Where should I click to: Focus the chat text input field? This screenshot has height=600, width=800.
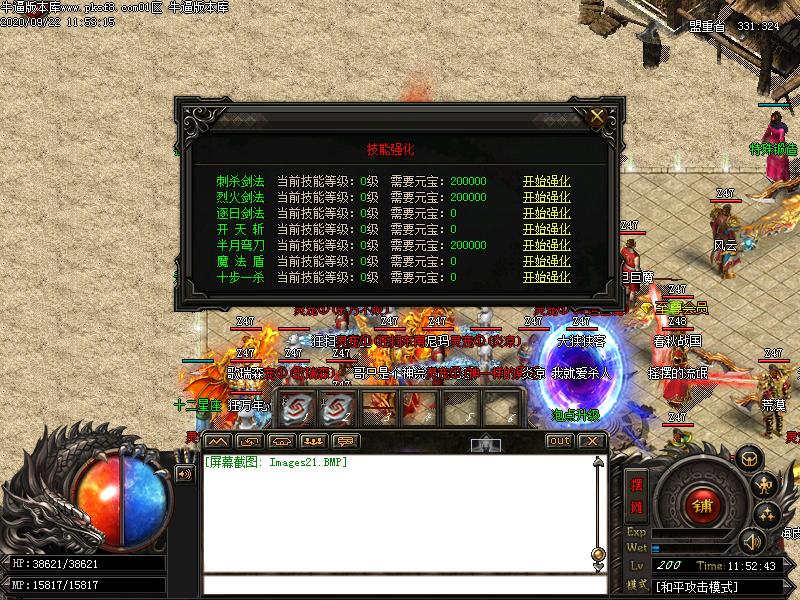pos(400,585)
